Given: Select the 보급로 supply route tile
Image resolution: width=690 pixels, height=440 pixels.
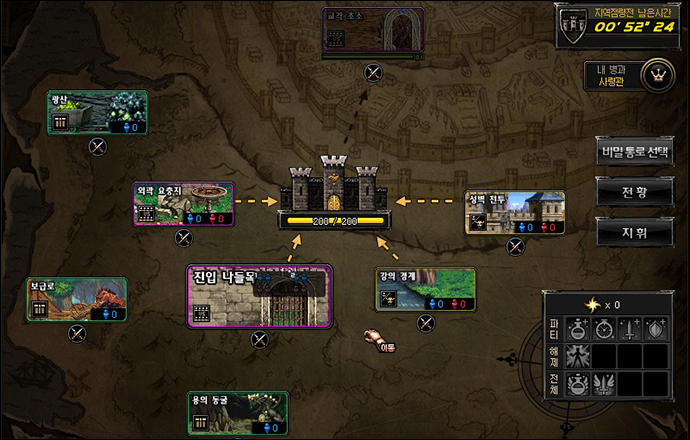Looking at the screenshot, I should click(x=77, y=300).
